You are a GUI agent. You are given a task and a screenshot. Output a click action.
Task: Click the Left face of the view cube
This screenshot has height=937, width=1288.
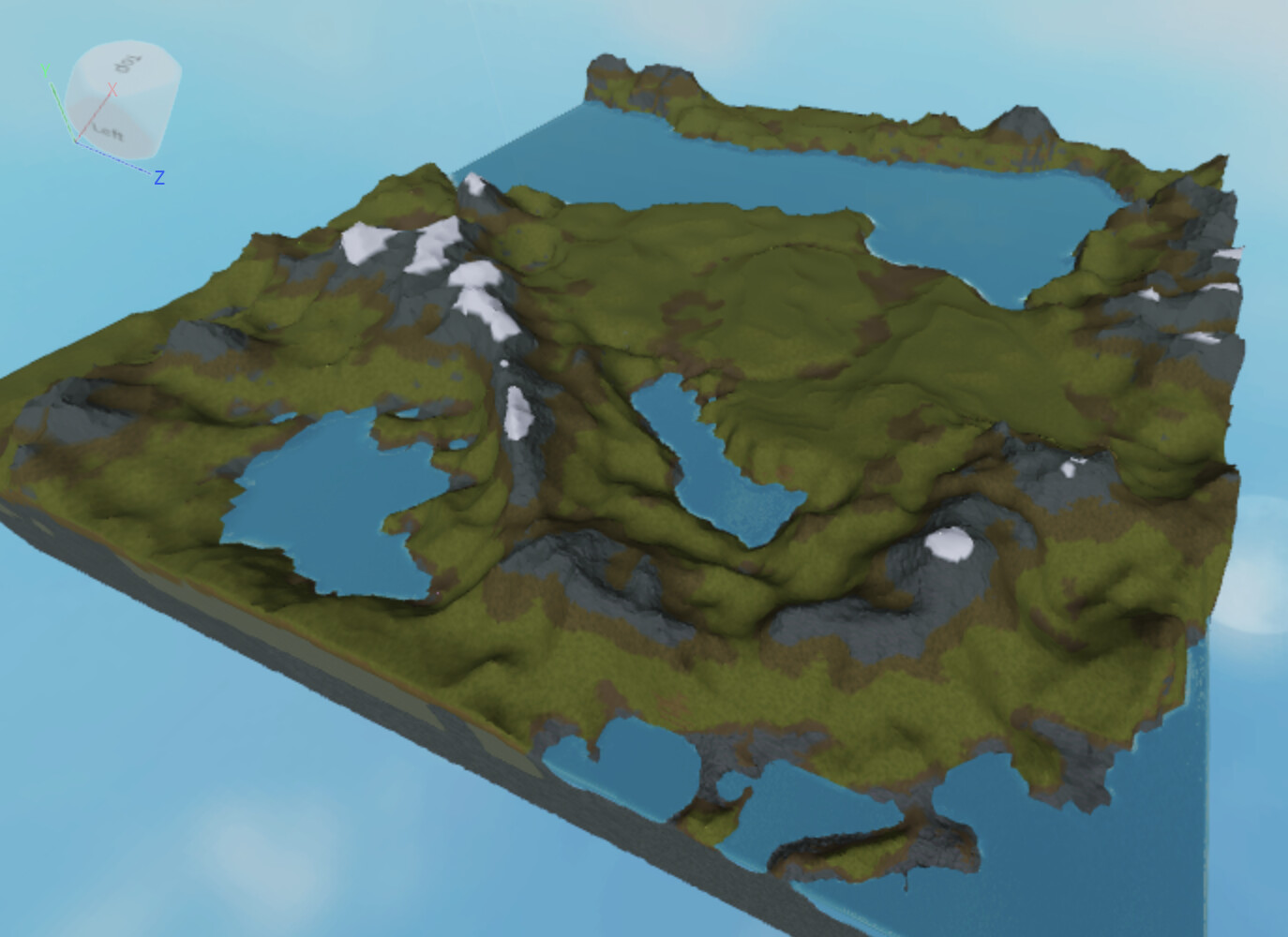click(x=109, y=131)
